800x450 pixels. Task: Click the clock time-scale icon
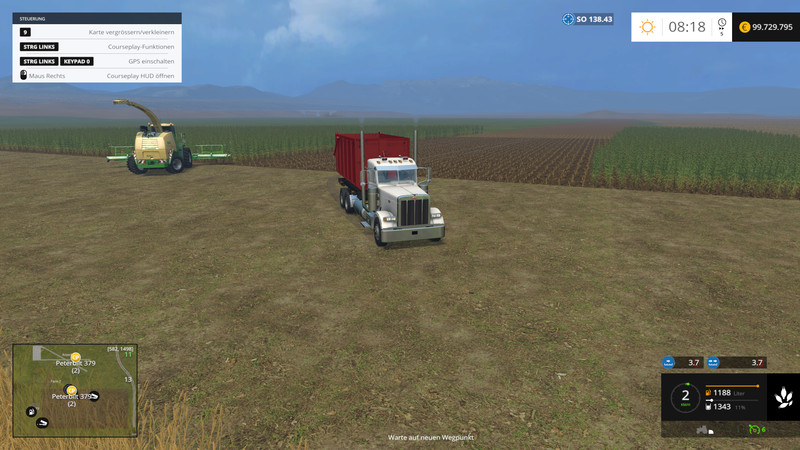[721, 27]
